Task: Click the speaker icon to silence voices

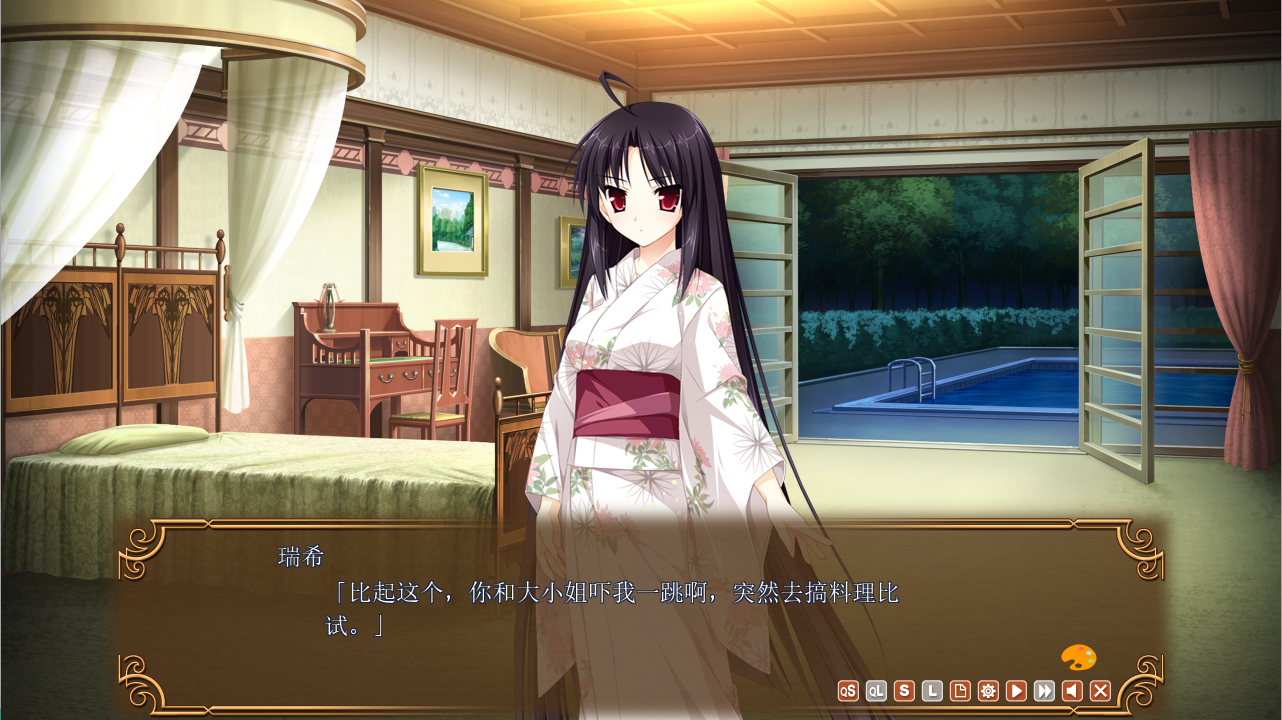Action: click(x=1074, y=691)
